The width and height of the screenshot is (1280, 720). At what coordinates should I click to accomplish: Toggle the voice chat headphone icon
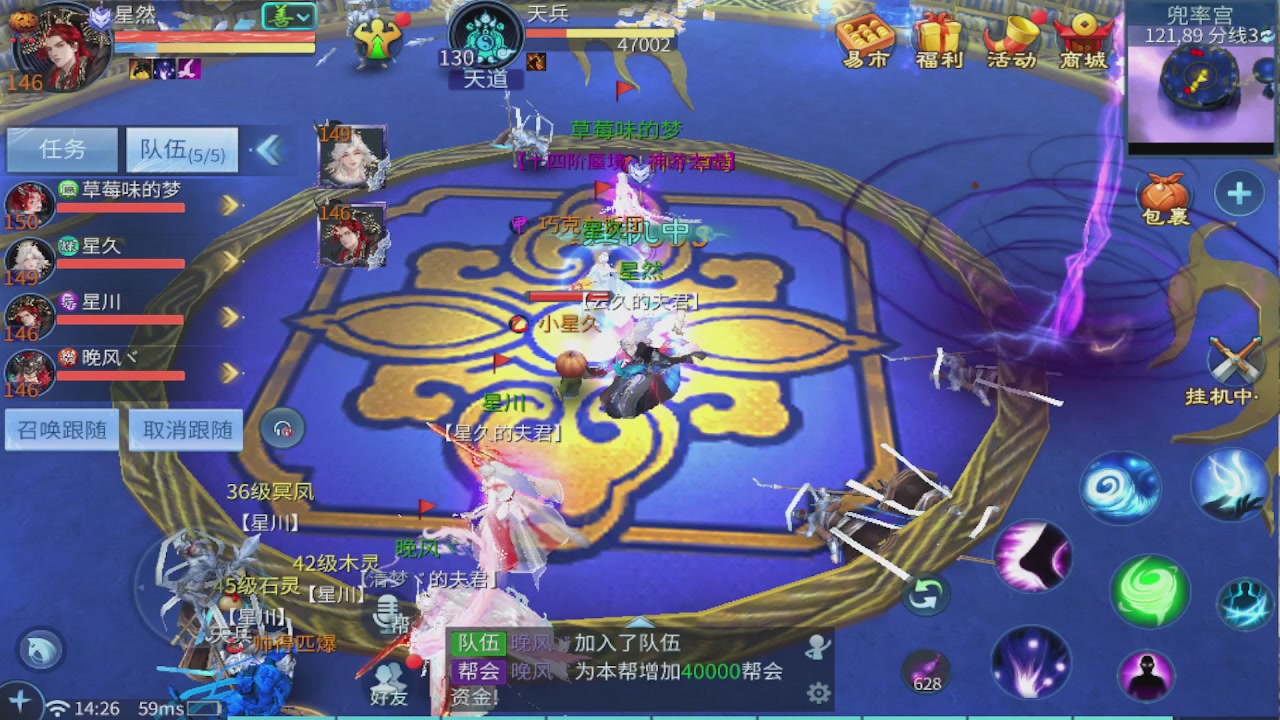click(x=283, y=427)
